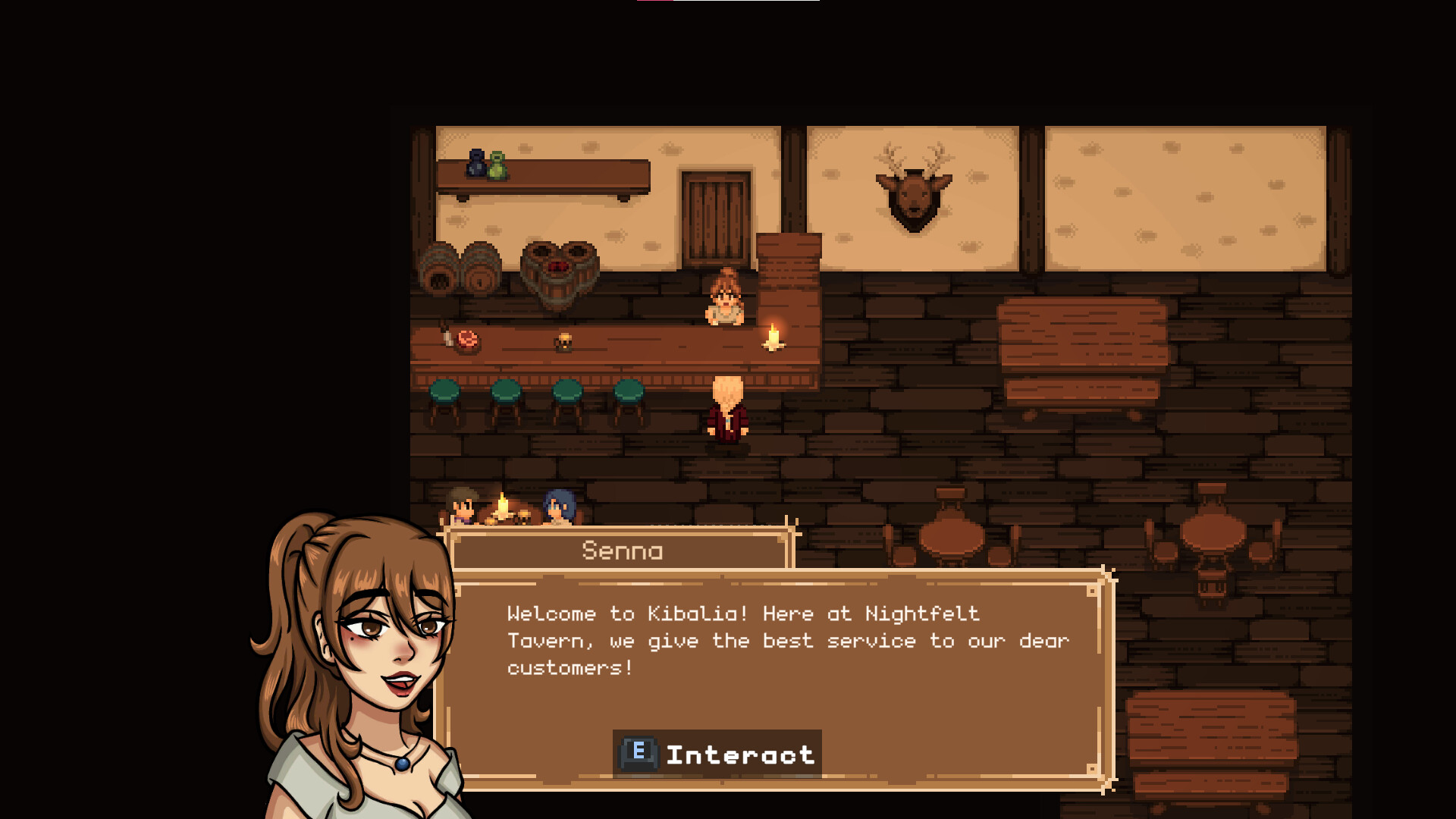Open the Senna name banner
This screenshot has width=1456, height=819.
point(620,551)
